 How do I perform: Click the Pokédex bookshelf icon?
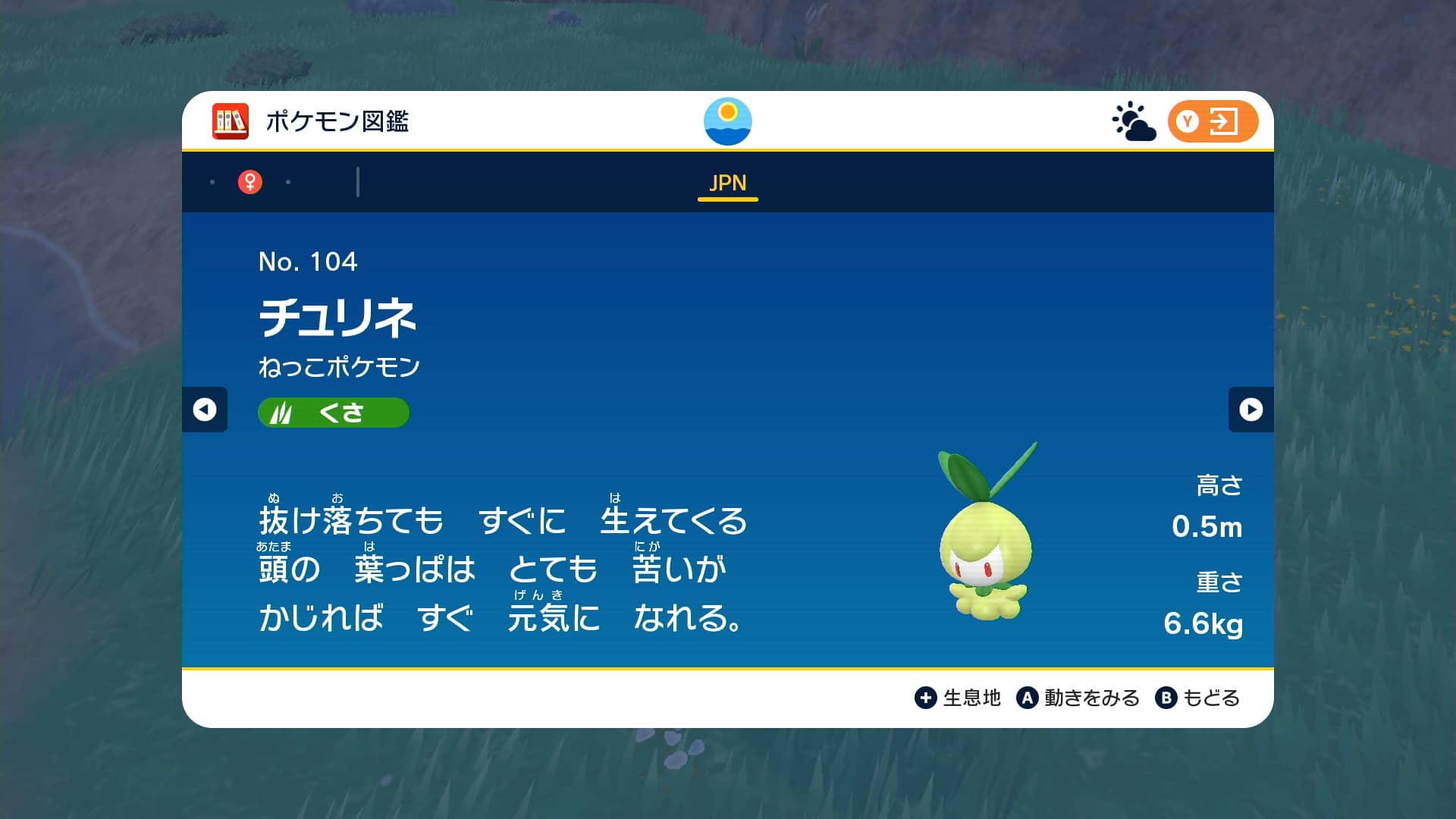click(x=230, y=121)
